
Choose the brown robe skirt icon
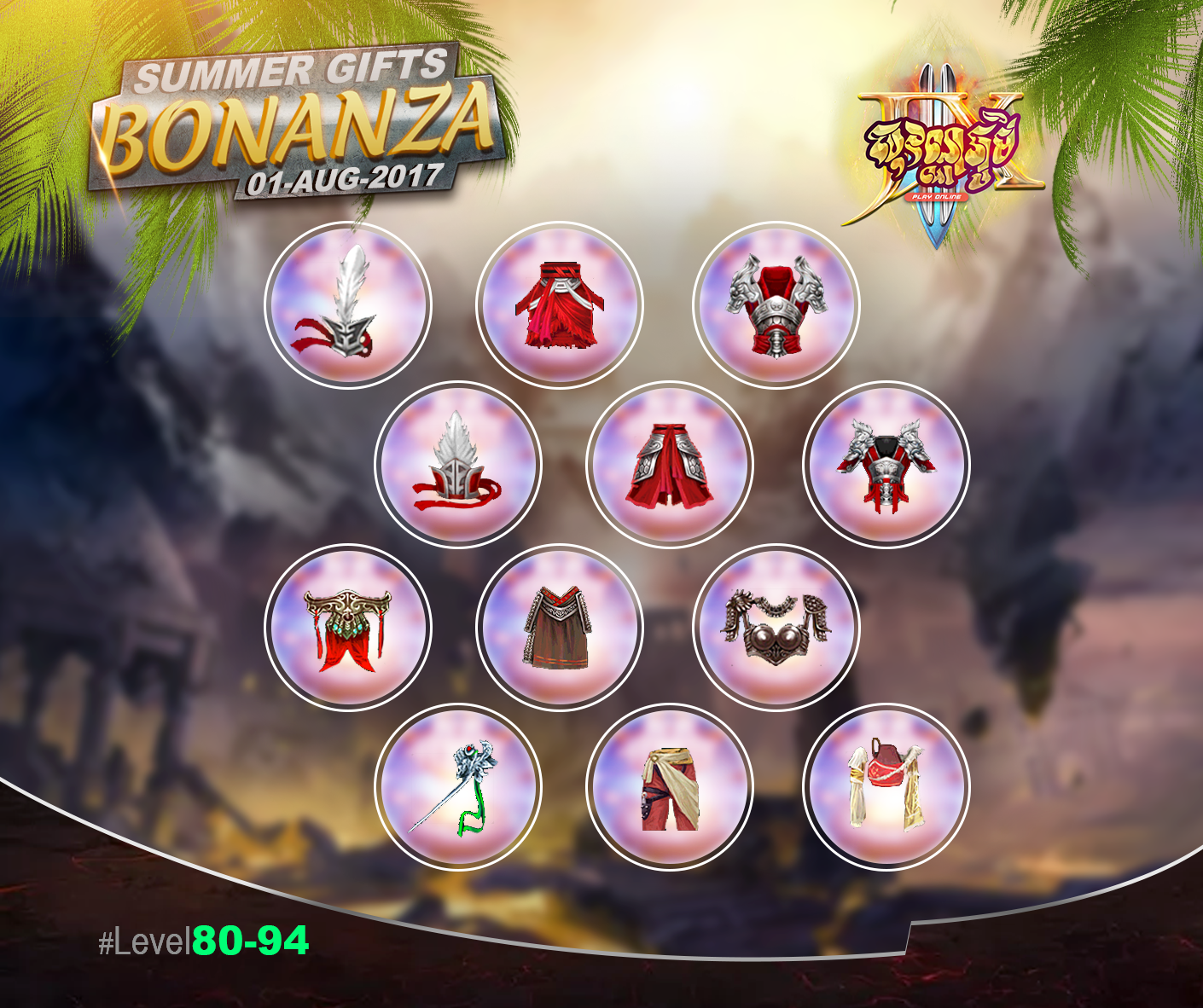point(559,627)
